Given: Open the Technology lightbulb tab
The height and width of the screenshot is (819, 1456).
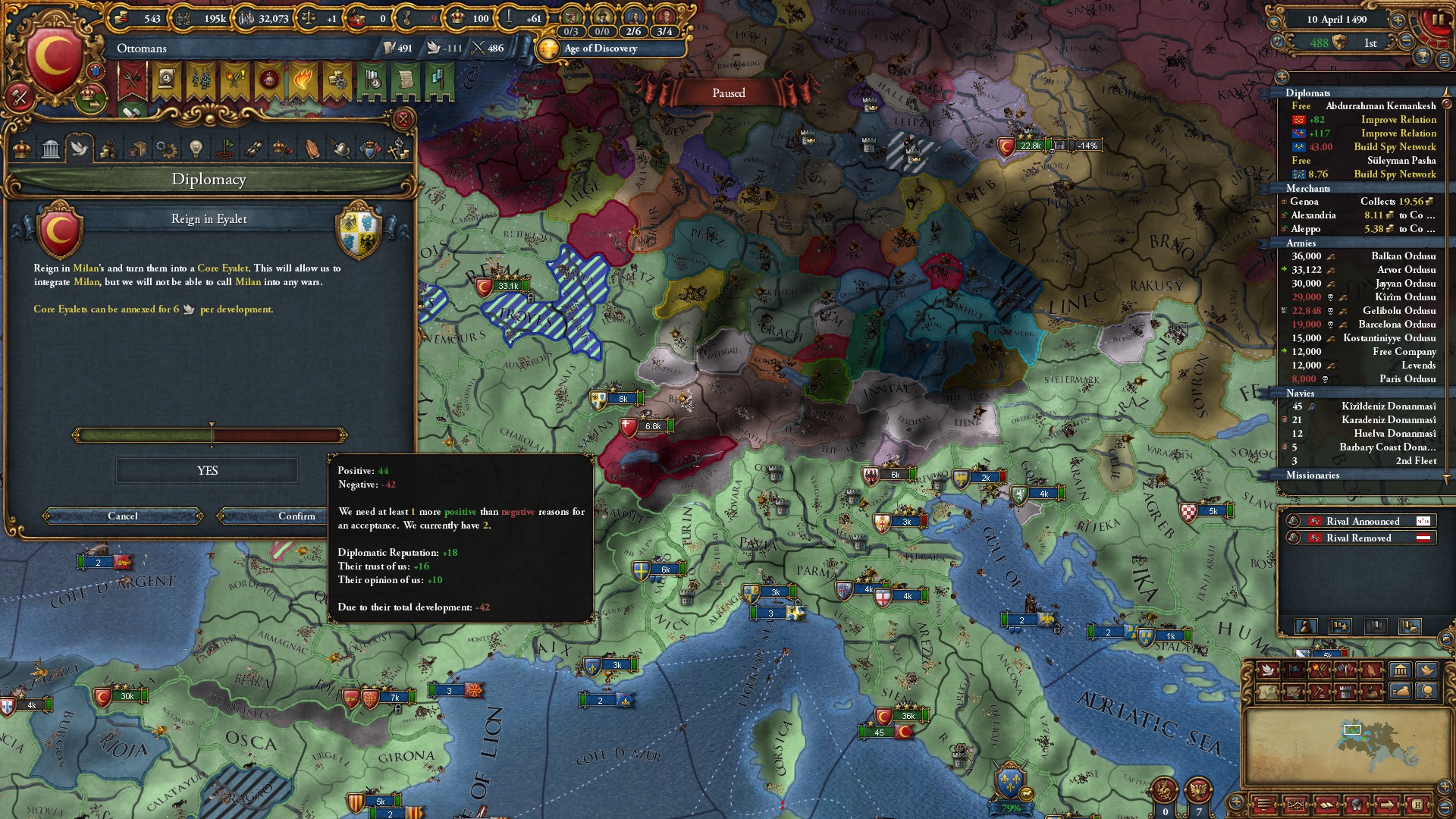Looking at the screenshot, I should (196, 149).
